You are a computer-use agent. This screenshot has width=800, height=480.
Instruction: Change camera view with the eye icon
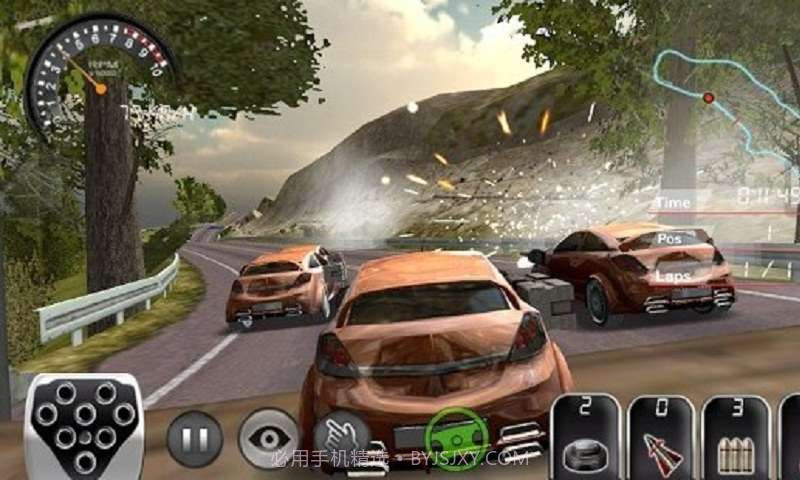(268, 438)
